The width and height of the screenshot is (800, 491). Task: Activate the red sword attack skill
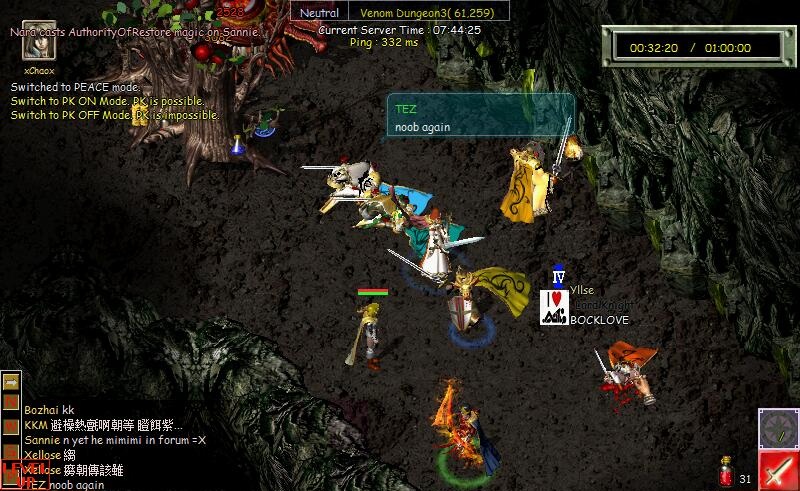tap(777, 471)
